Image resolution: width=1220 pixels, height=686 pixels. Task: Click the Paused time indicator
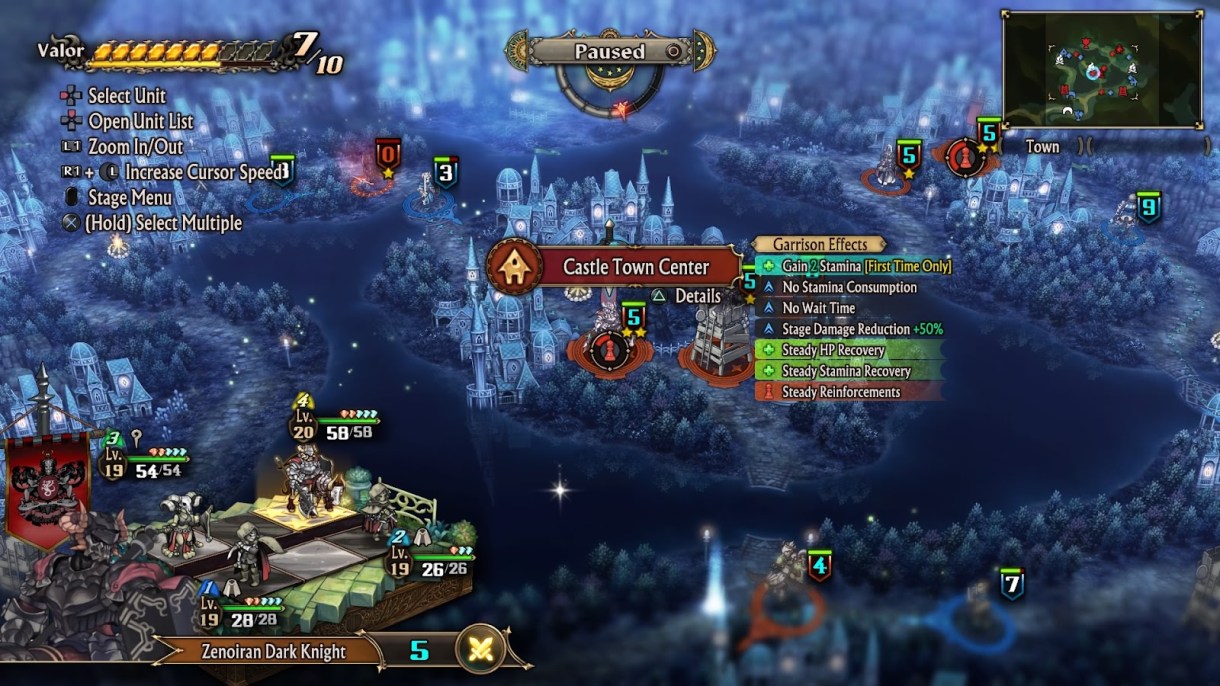pos(609,51)
